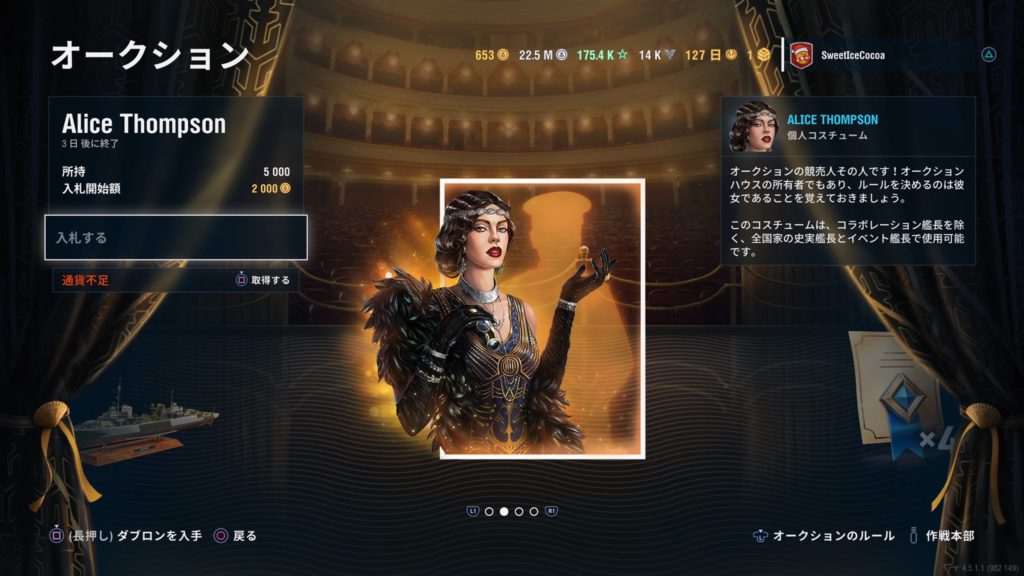Click the 22.5 M credits balance
1024x576 pixels.
point(543,55)
